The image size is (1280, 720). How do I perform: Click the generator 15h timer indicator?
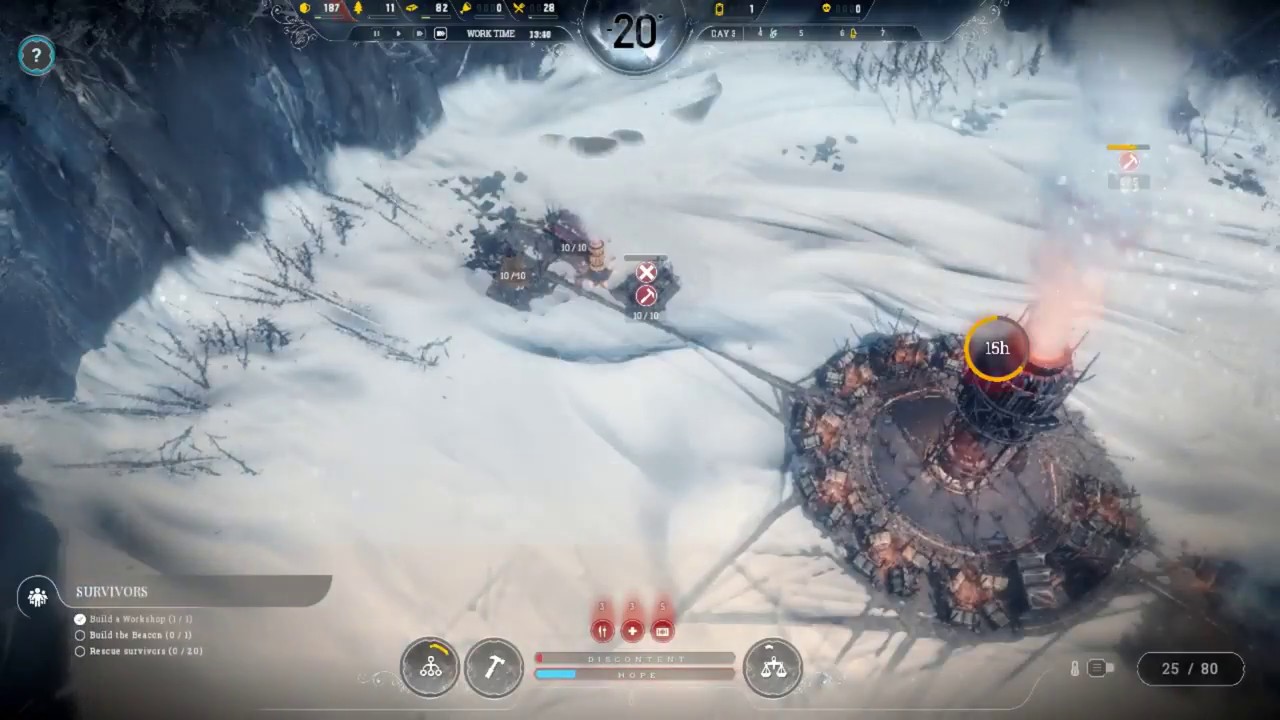[996, 348]
